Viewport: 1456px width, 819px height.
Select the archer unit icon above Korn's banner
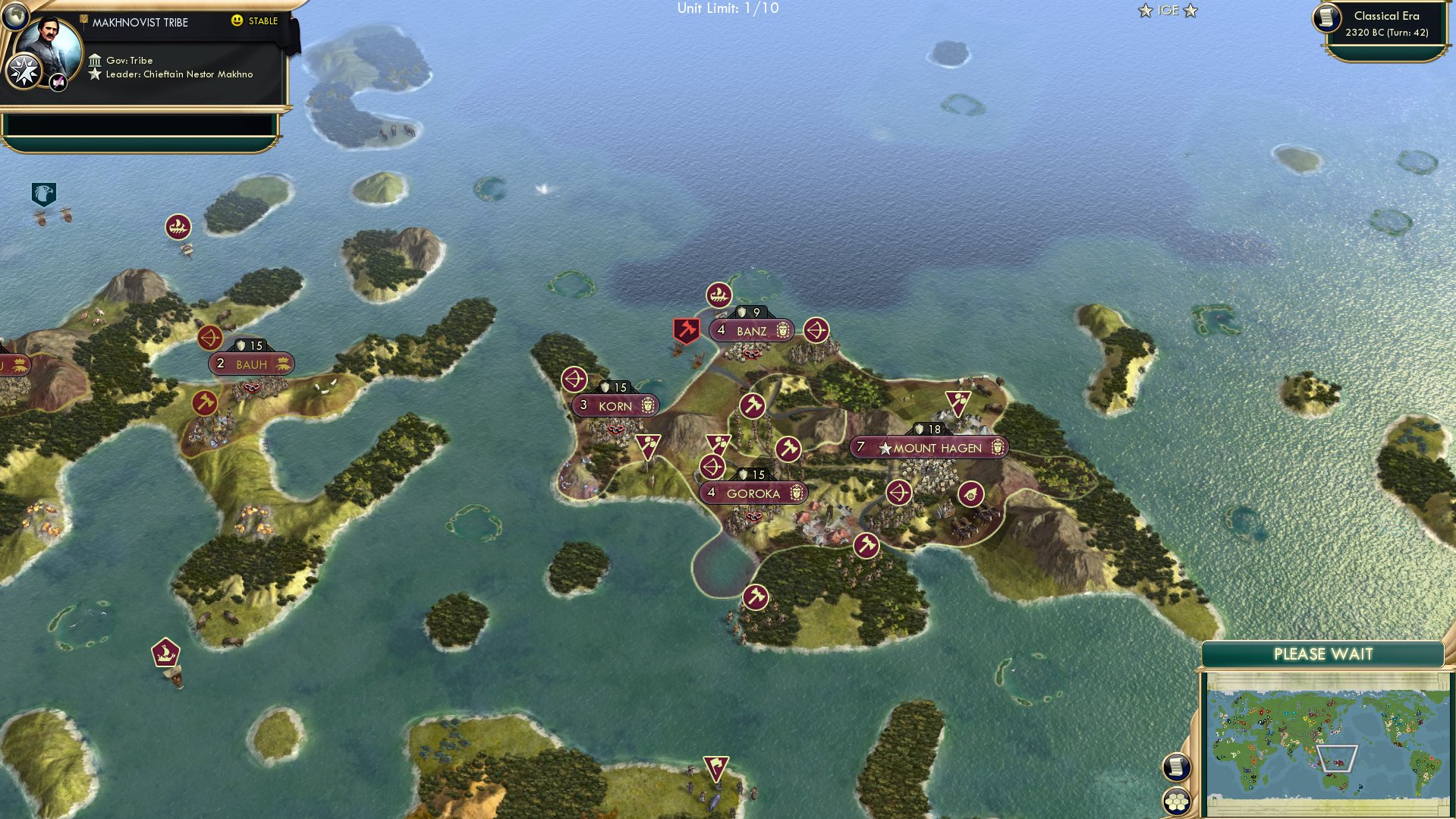click(575, 377)
